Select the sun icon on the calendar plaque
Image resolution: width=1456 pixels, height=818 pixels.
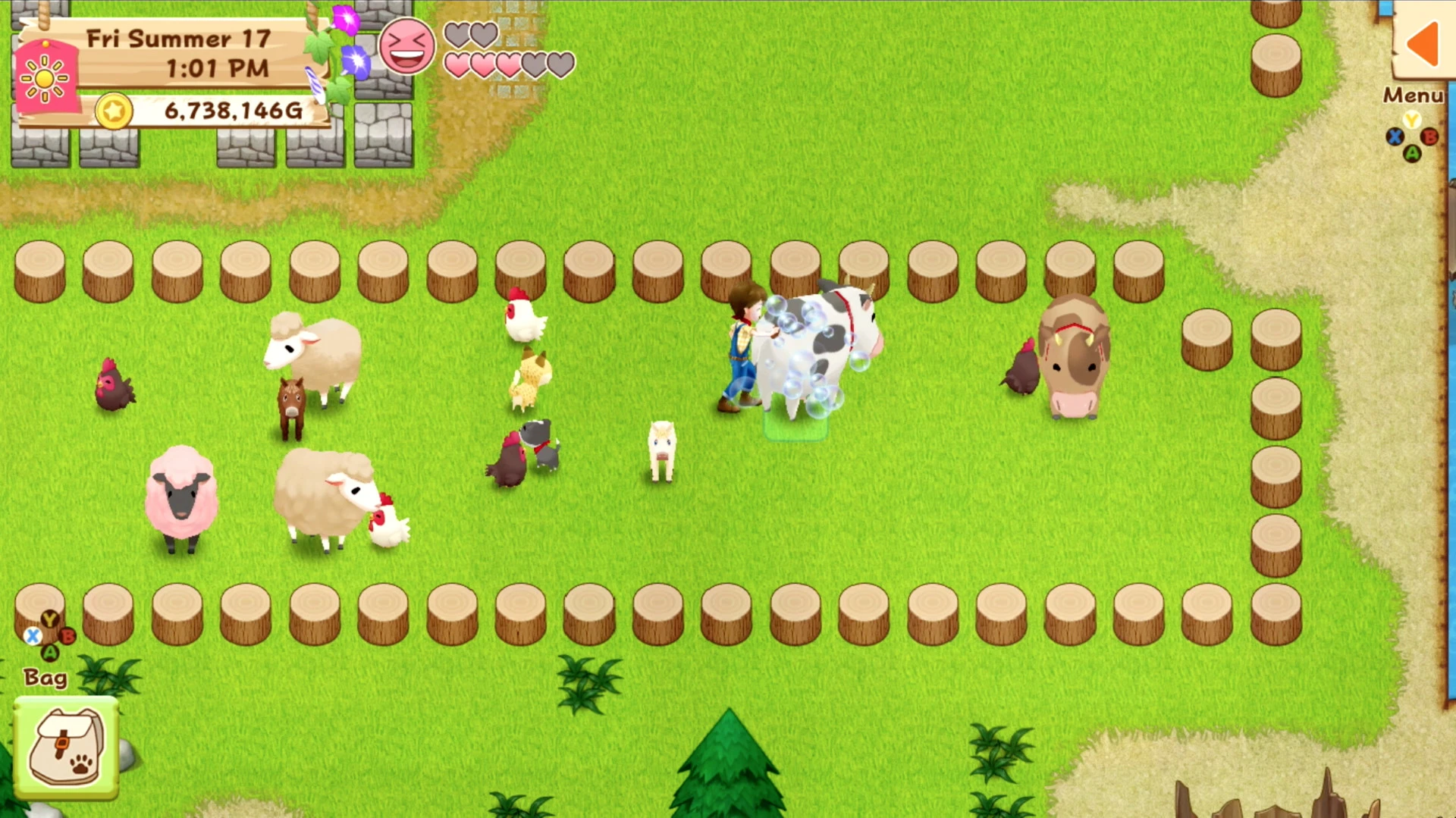[x=45, y=78]
